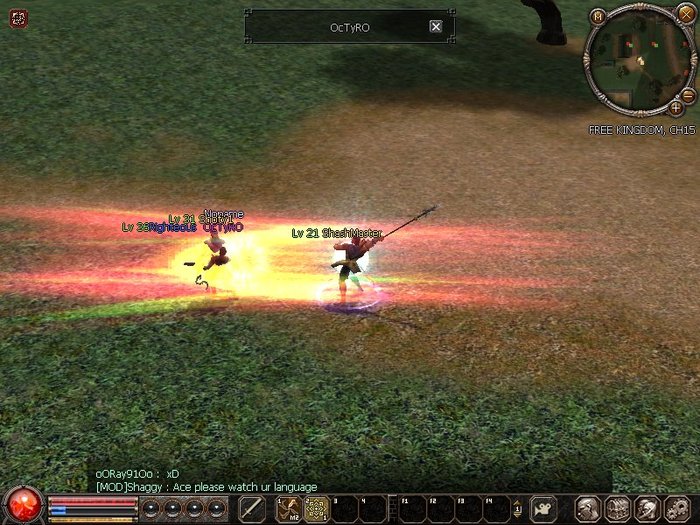This screenshot has width=700, height=525.
Task: Click the circular minimap
Action: pyautogui.click(x=636, y=62)
